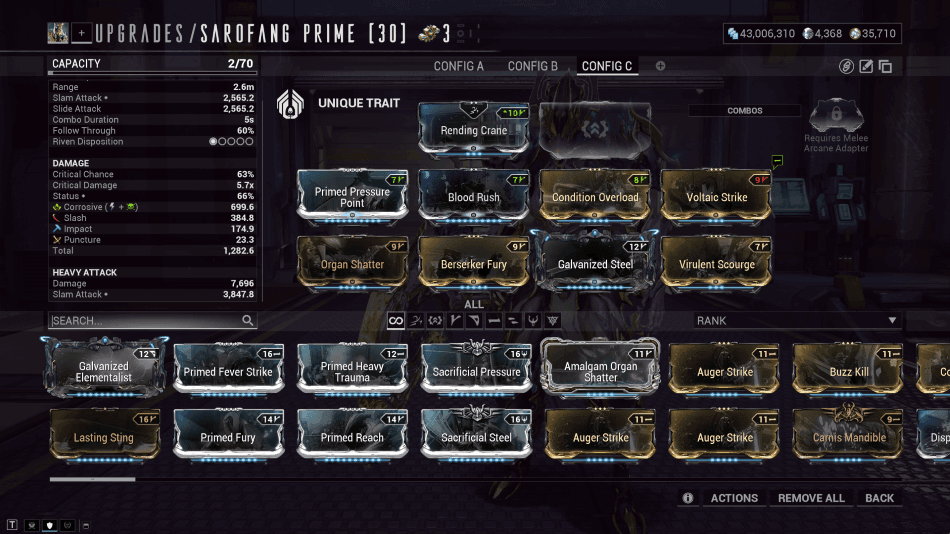Click the Voltaic Strike mod
The height and width of the screenshot is (534, 950).
(x=717, y=196)
